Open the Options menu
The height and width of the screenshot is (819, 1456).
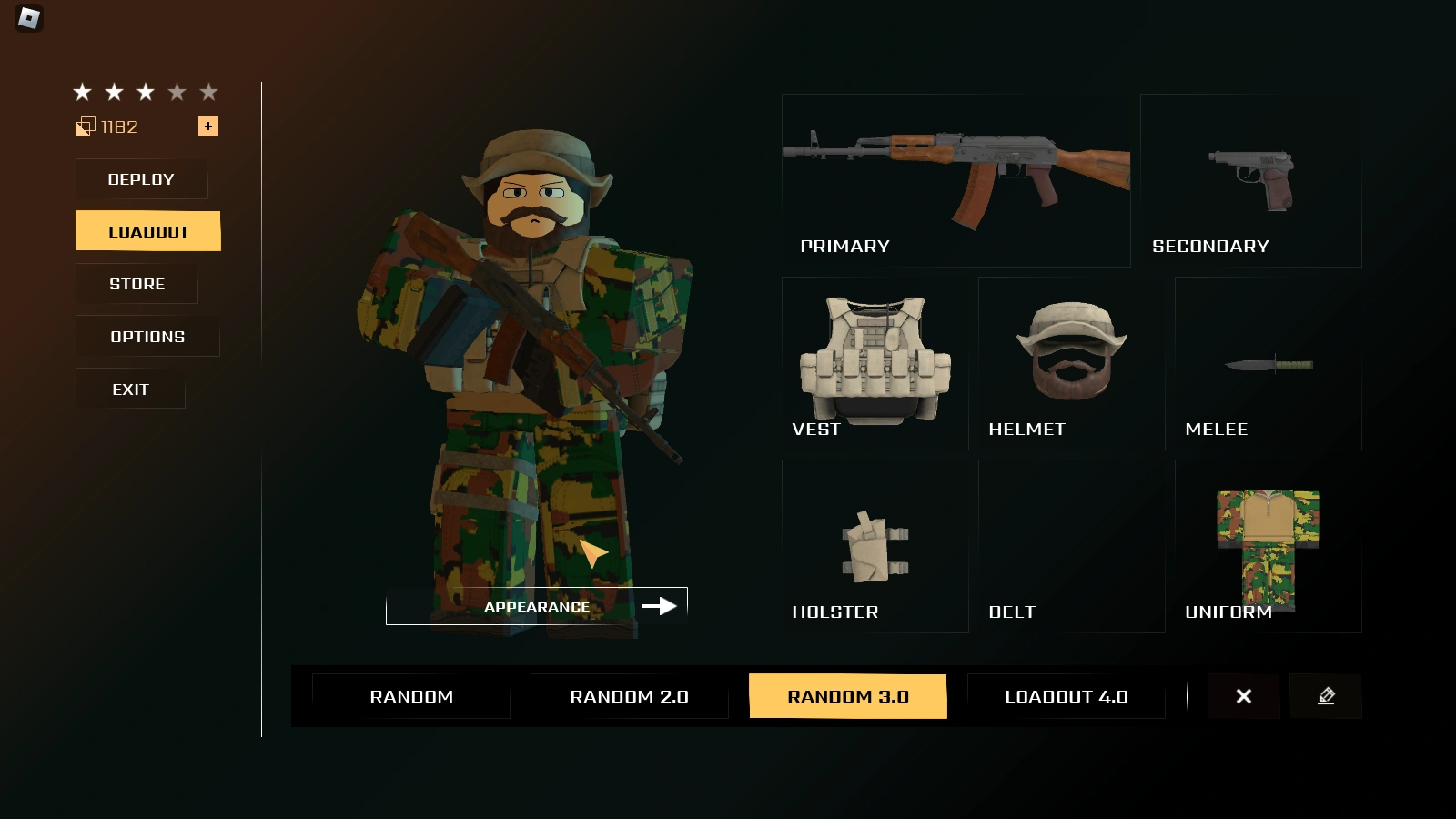point(147,336)
